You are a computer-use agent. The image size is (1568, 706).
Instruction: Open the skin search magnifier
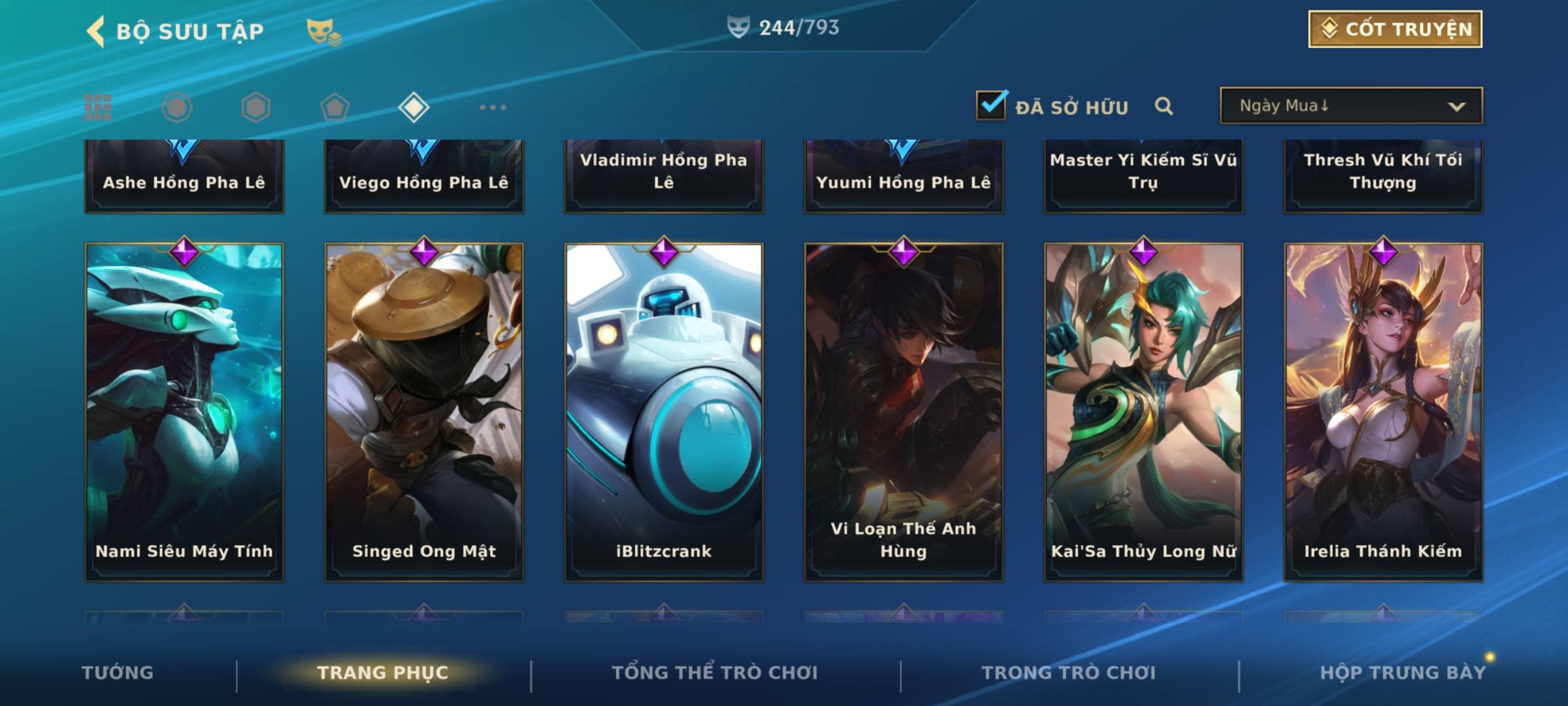(1164, 106)
